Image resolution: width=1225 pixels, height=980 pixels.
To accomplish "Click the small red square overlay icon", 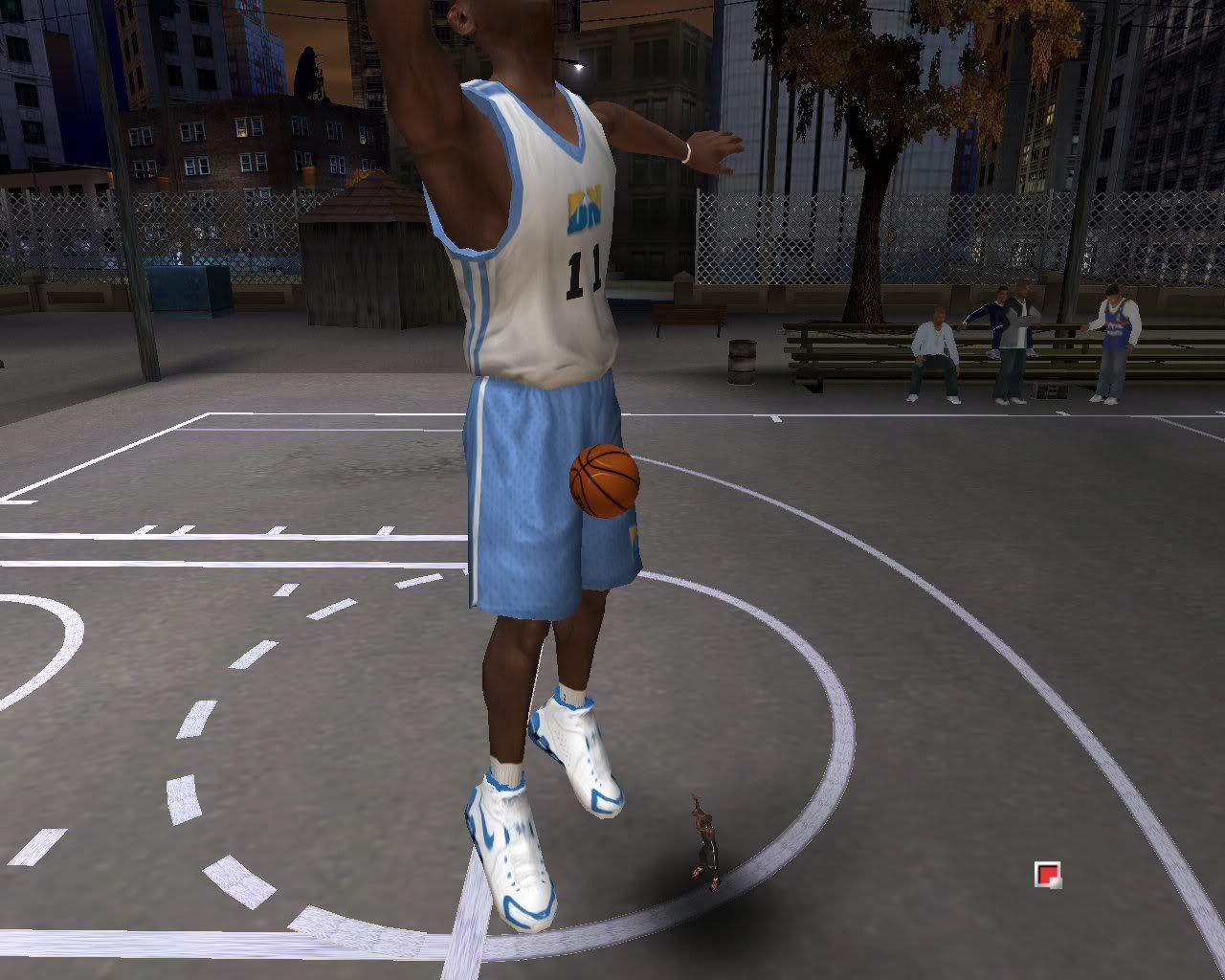I will tap(1047, 874).
